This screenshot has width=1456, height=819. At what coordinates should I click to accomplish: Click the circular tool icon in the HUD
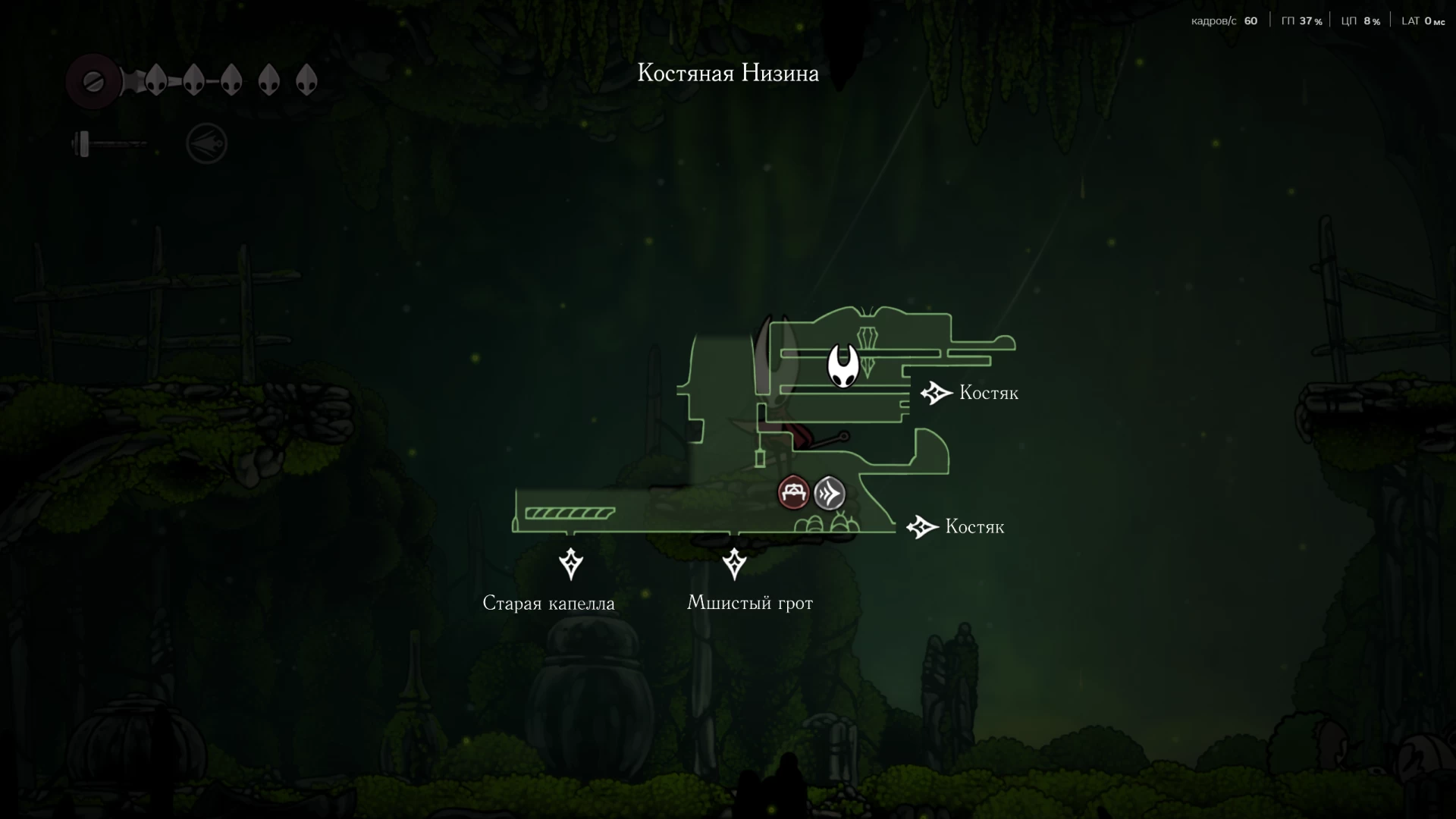(206, 144)
